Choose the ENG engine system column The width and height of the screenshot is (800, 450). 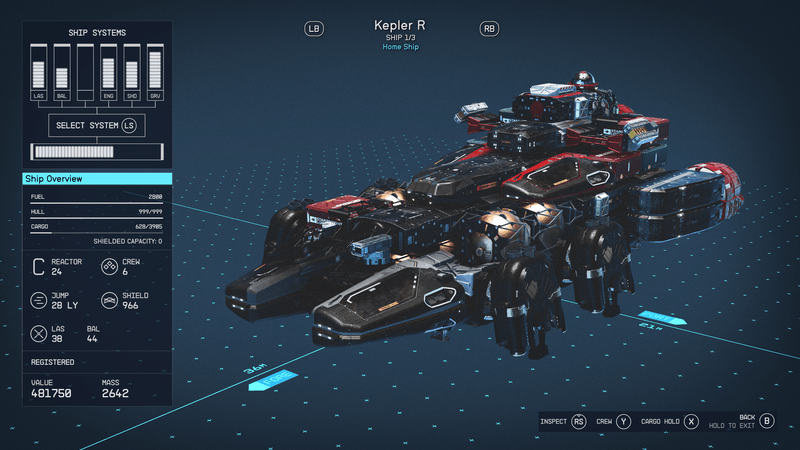[108, 73]
